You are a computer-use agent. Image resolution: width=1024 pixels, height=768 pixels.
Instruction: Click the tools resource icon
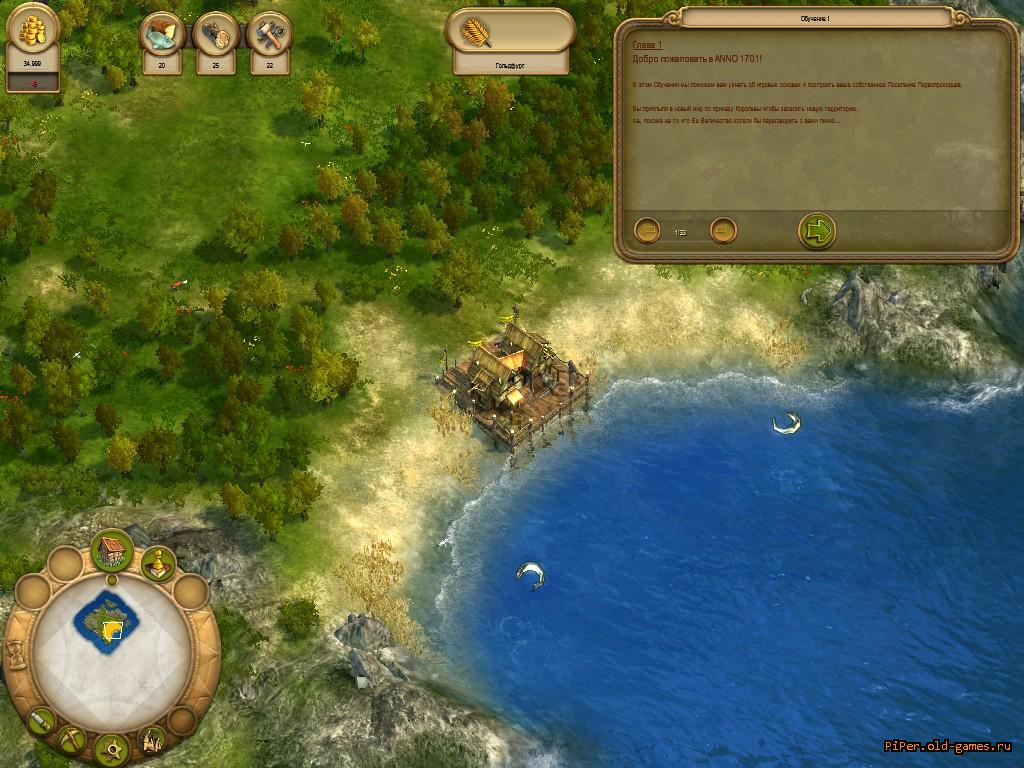[x=269, y=35]
